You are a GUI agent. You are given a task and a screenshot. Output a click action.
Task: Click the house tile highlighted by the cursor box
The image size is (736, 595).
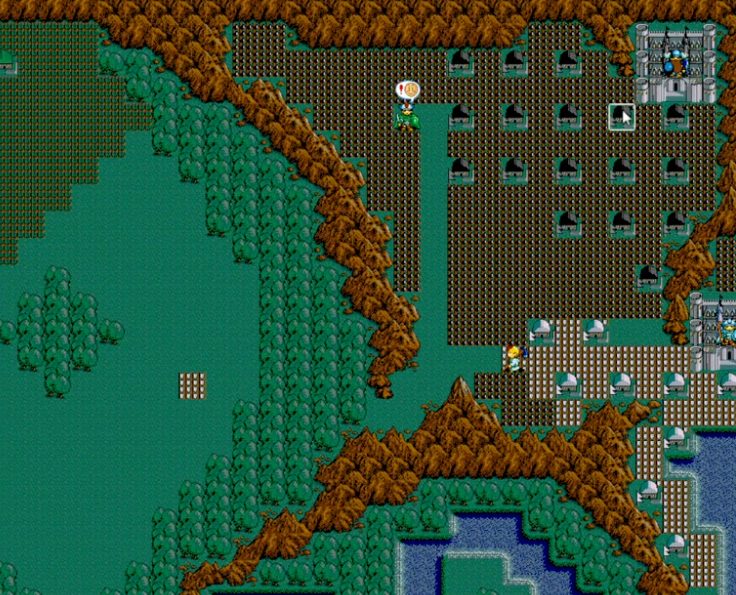[622, 116]
